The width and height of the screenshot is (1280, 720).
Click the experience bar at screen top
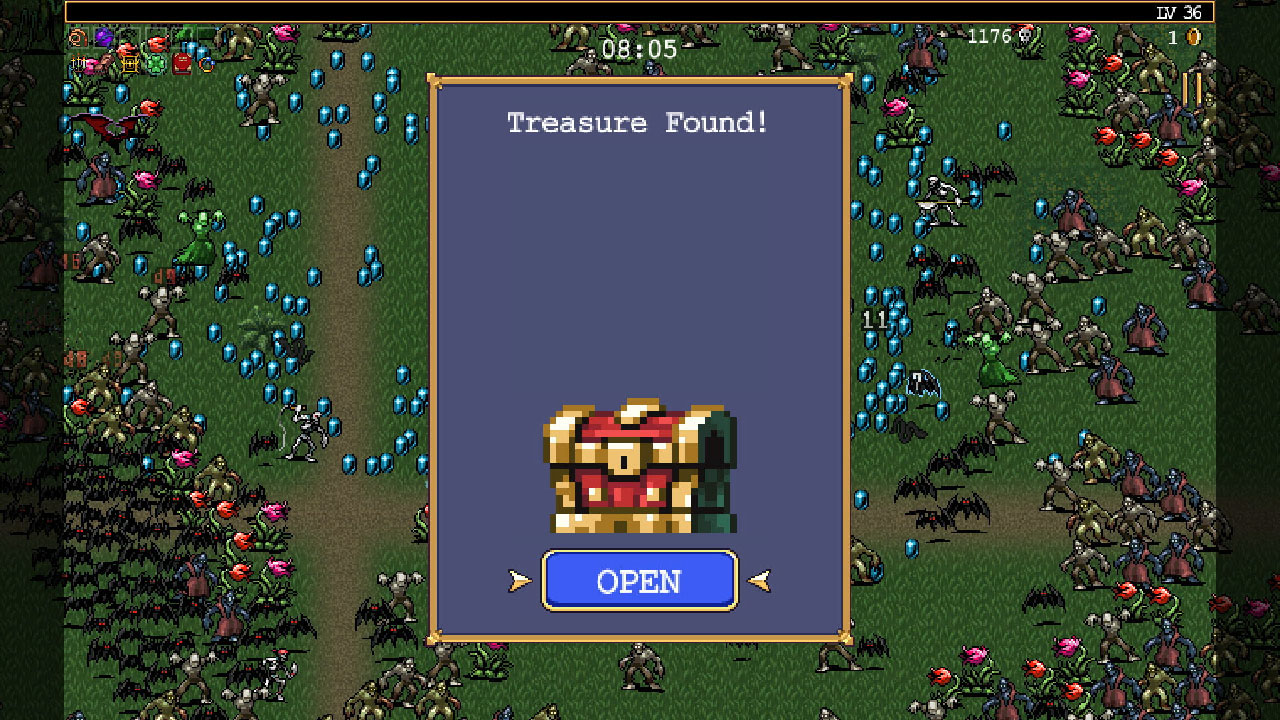click(x=640, y=13)
